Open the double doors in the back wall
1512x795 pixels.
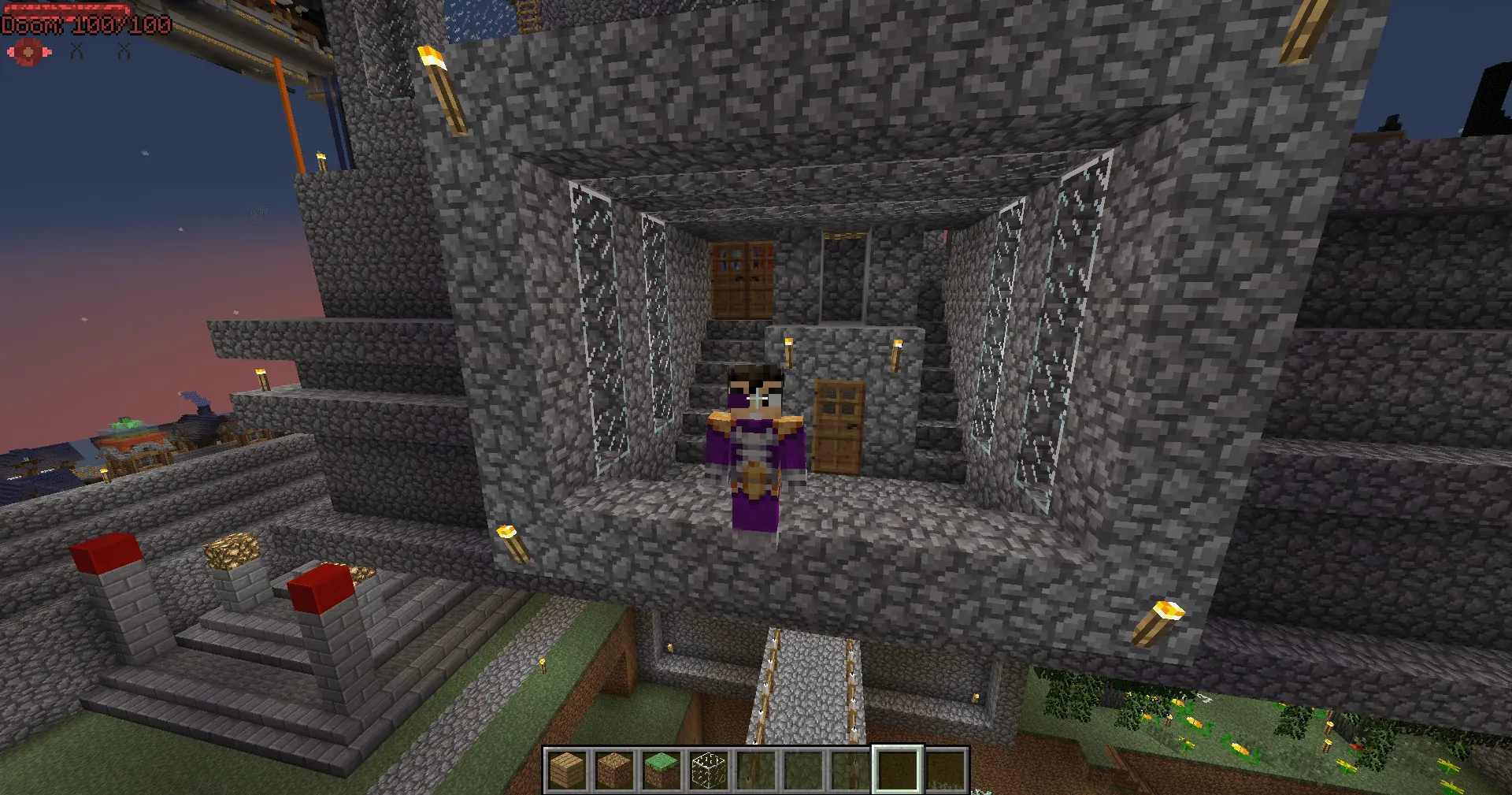click(743, 280)
